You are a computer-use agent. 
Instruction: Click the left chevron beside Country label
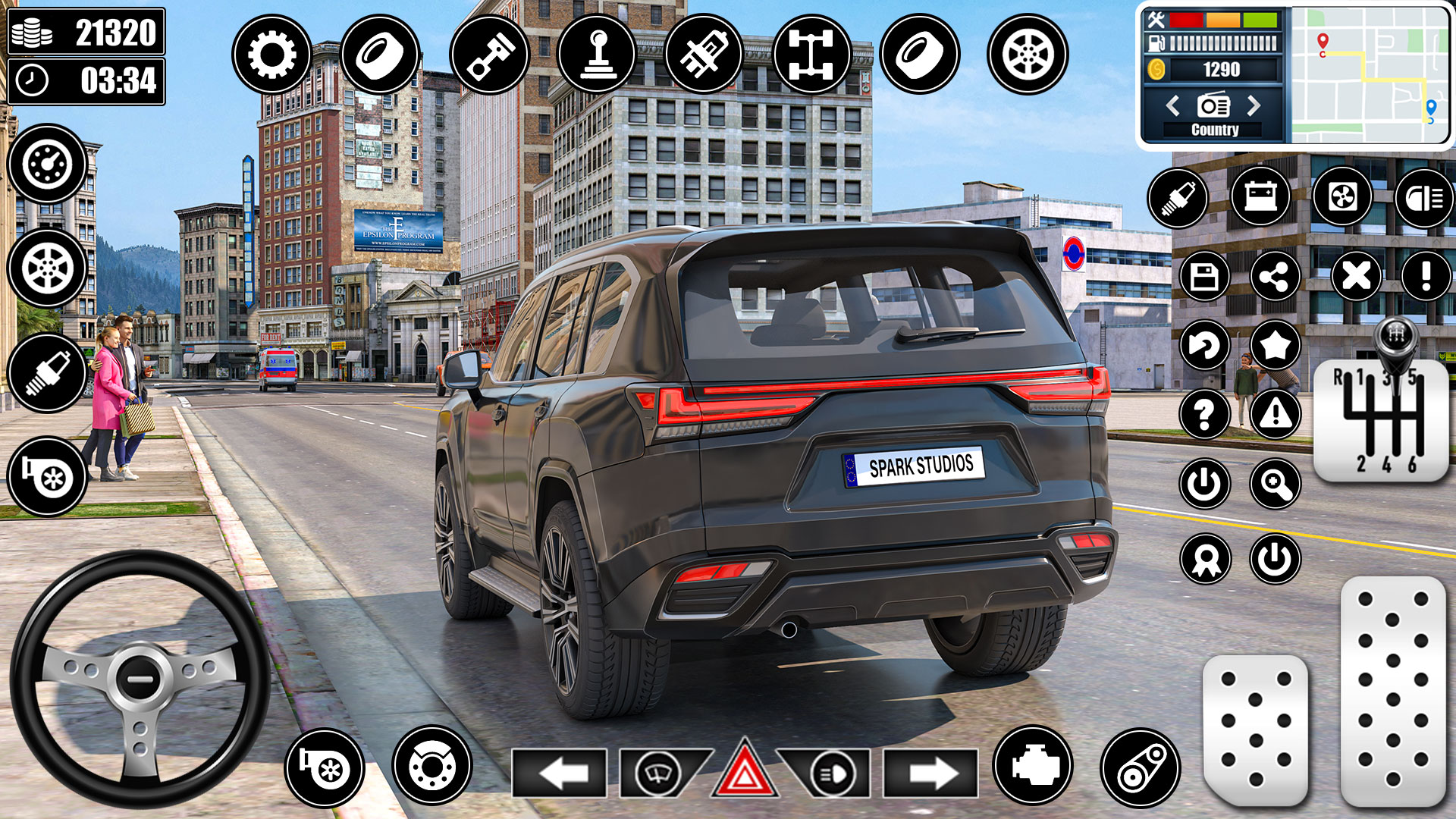pos(1172,106)
